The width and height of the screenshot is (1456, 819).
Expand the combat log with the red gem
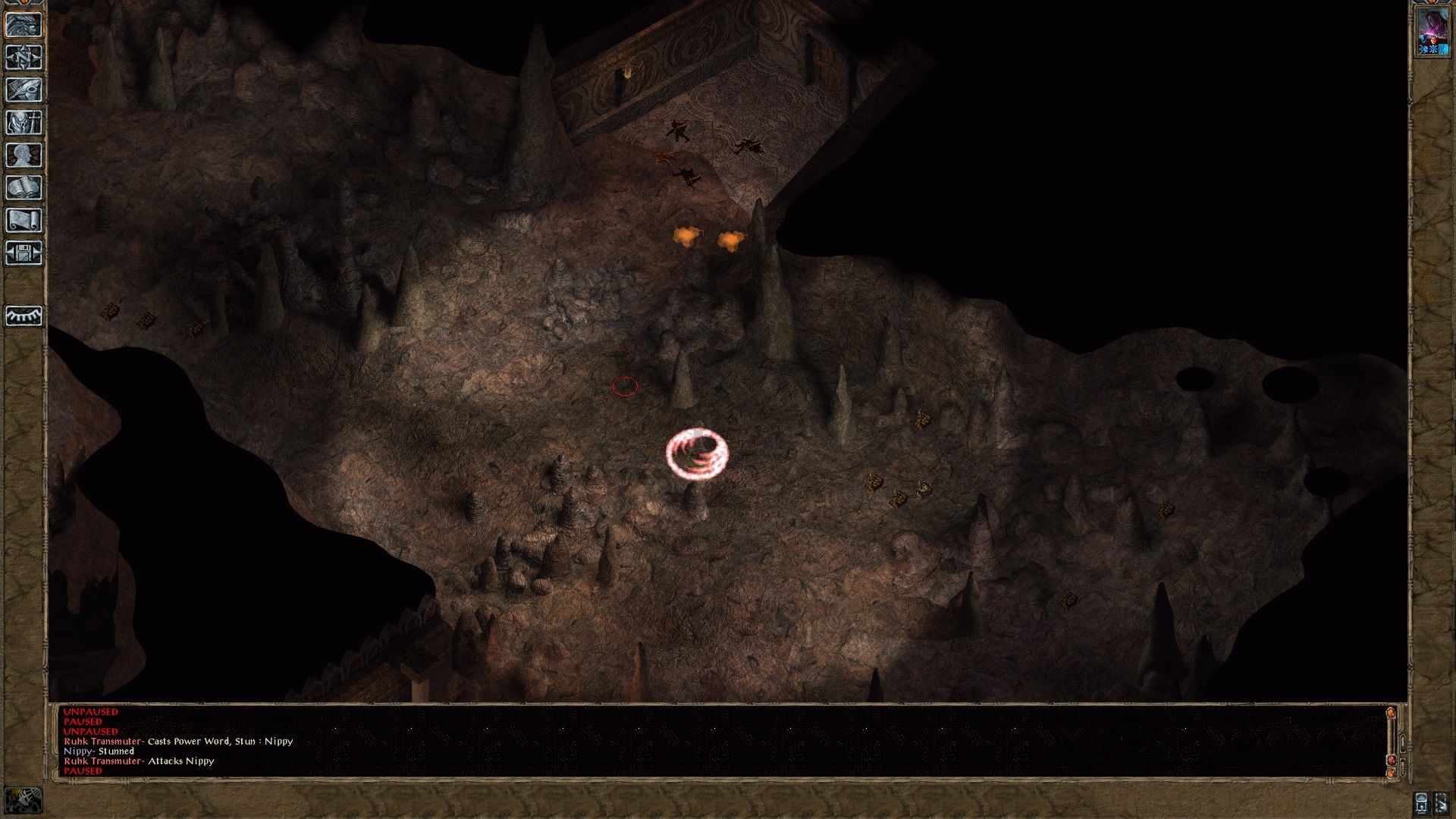point(1391,760)
